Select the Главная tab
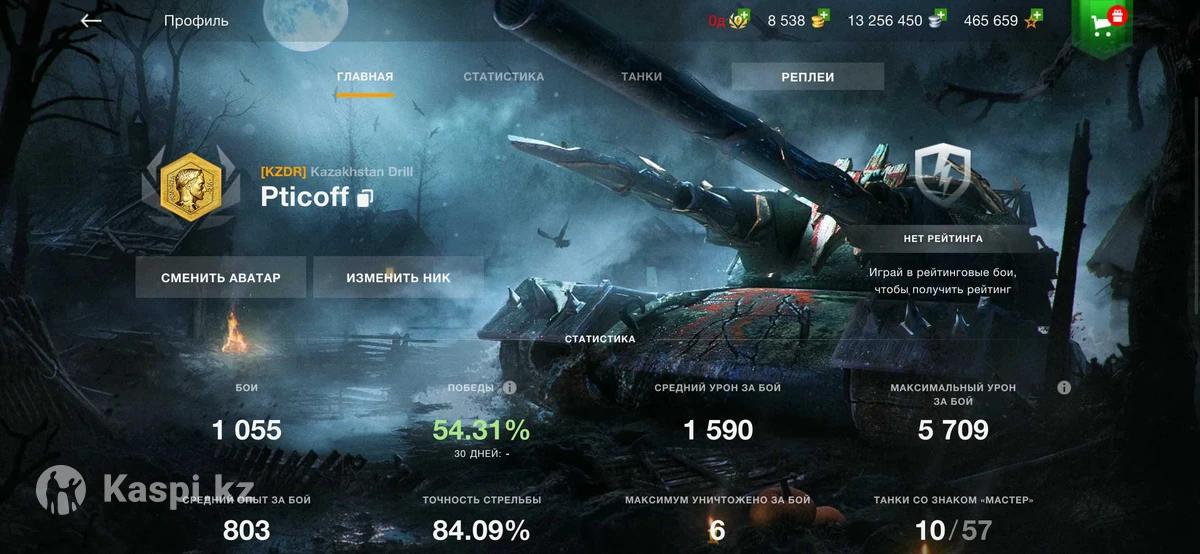 pyautogui.click(x=365, y=77)
